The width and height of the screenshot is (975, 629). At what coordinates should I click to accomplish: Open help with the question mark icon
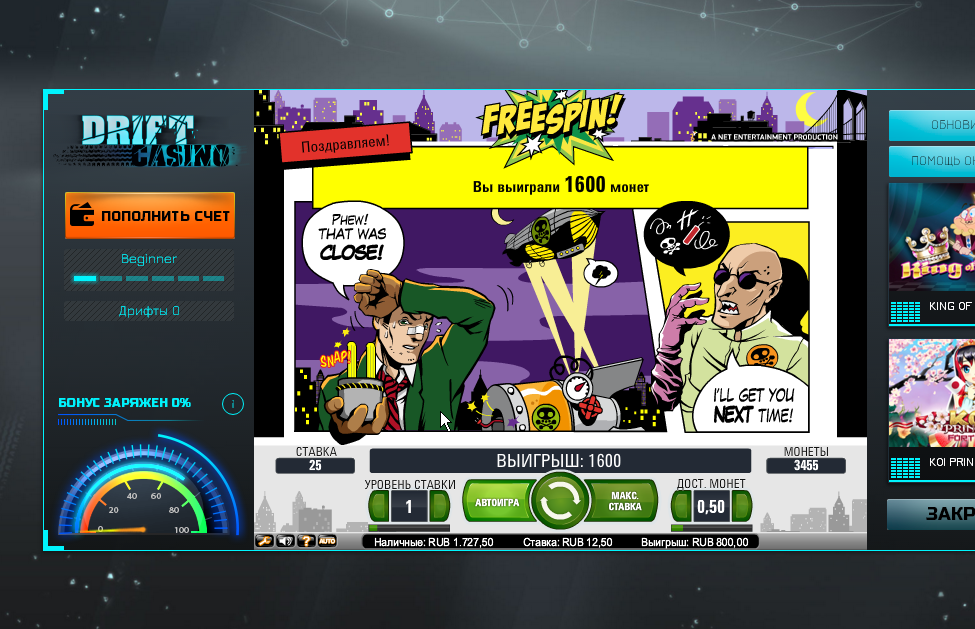(306, 541)
